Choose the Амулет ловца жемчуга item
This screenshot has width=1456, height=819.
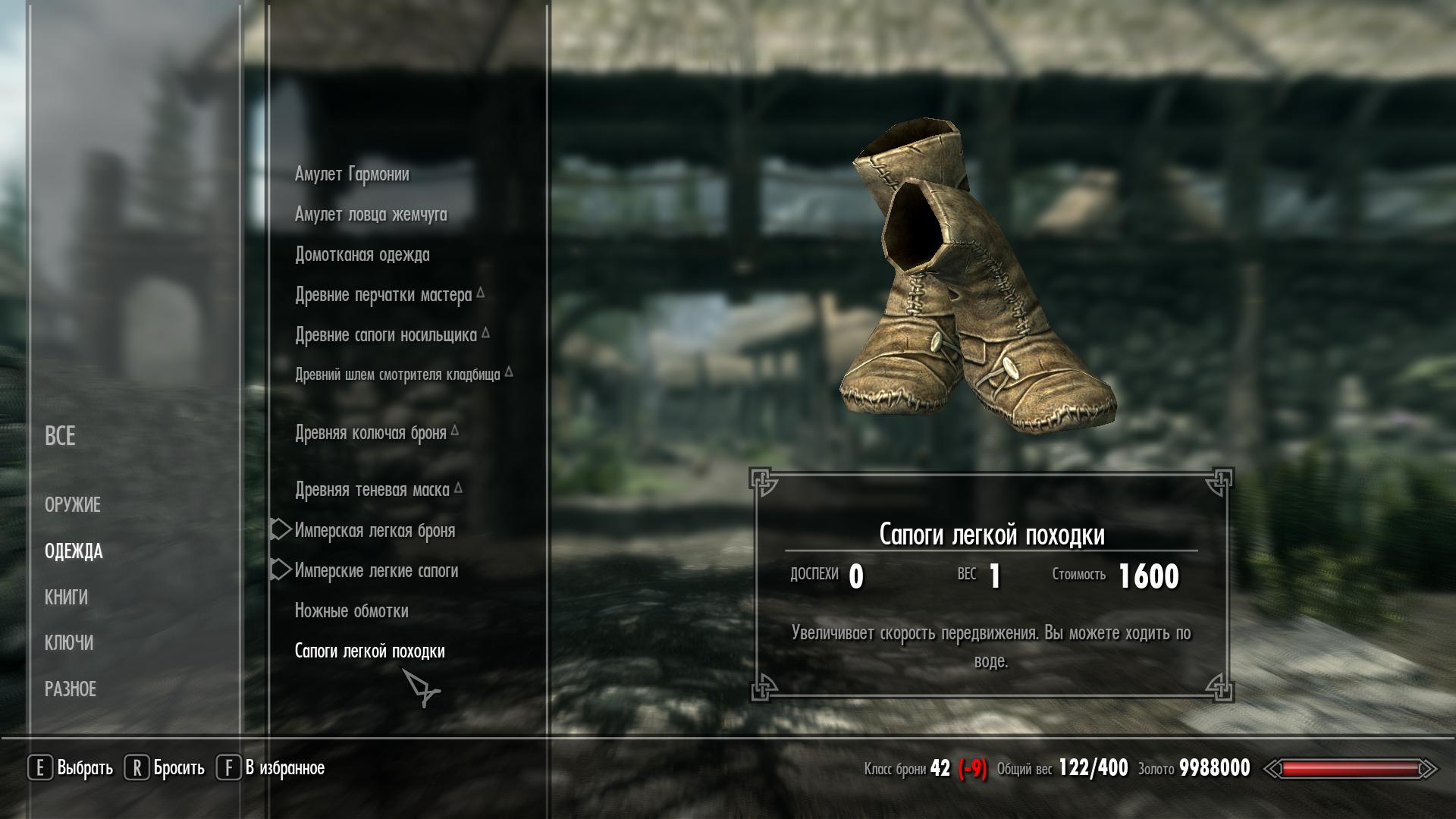click(x=371, y=215)
